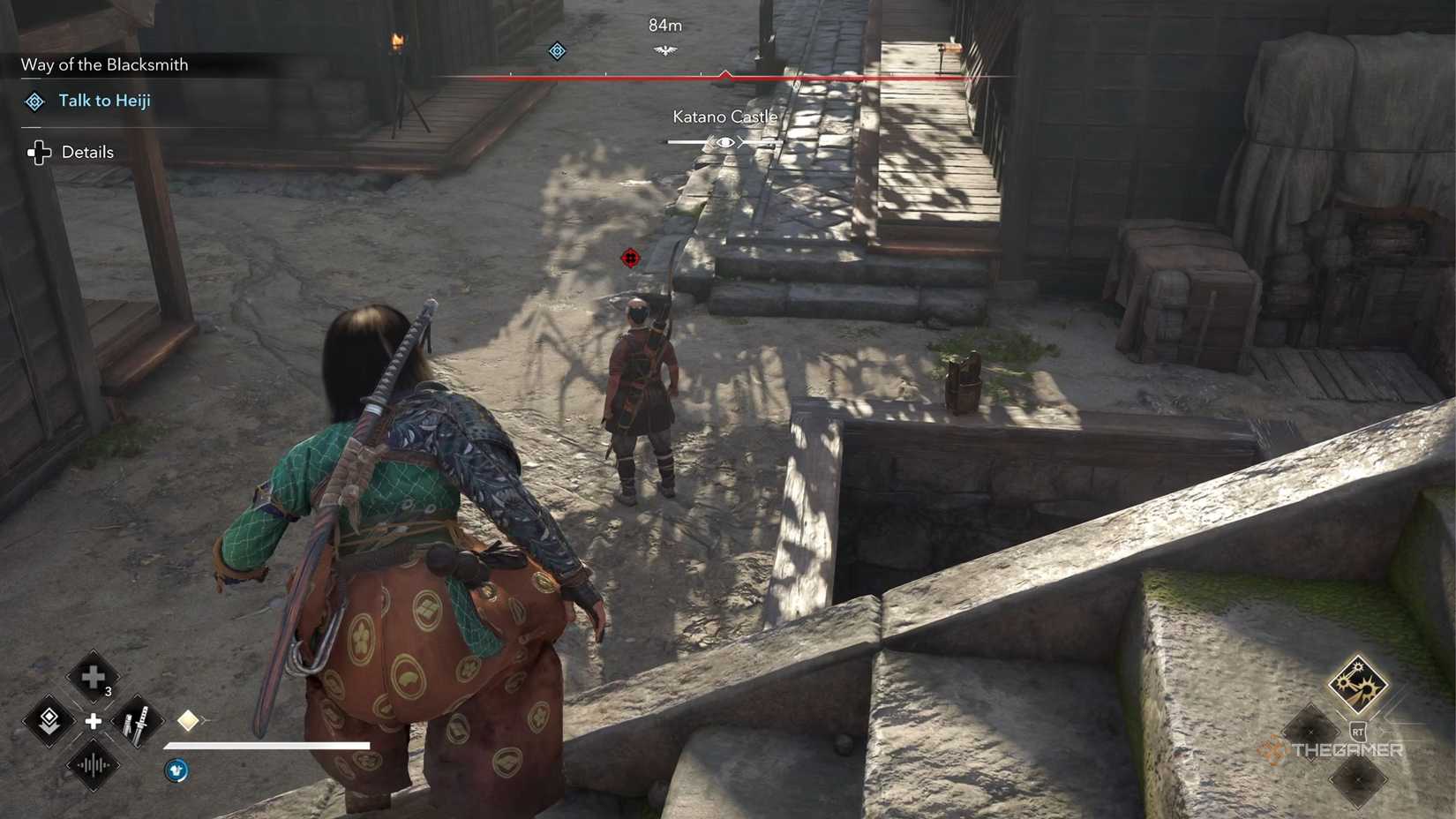Open the empty ability slot left of RT

pos(1311,732)
